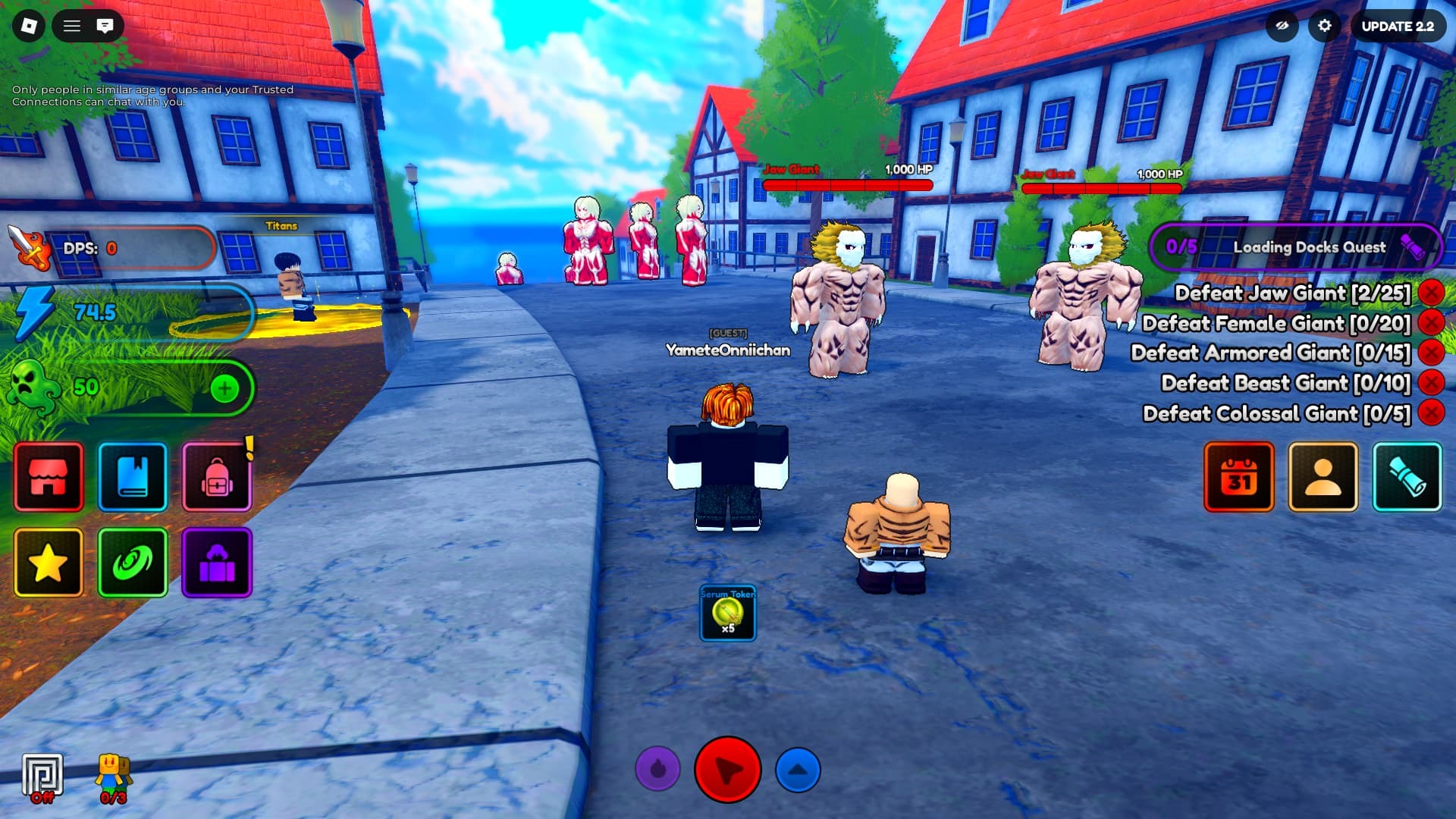Image resolution: width=1456 pixels, height=819 pixels.
Task: Open the gear settings button
Action: pos(1324,27)
